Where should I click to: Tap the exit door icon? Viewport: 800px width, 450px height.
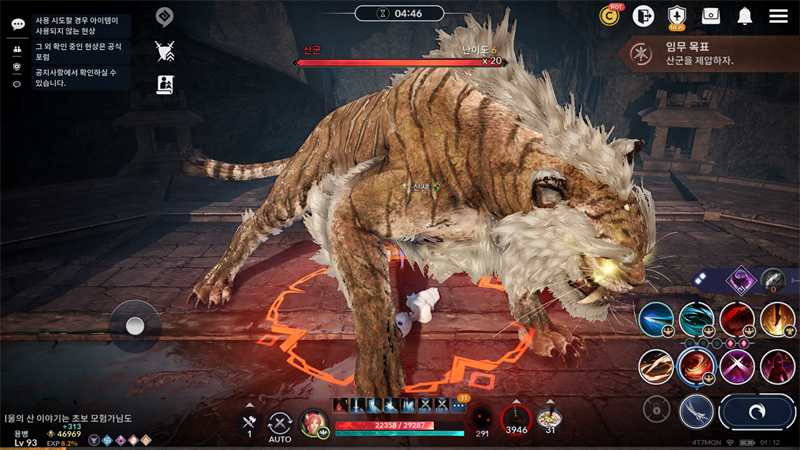click(643, 15)
